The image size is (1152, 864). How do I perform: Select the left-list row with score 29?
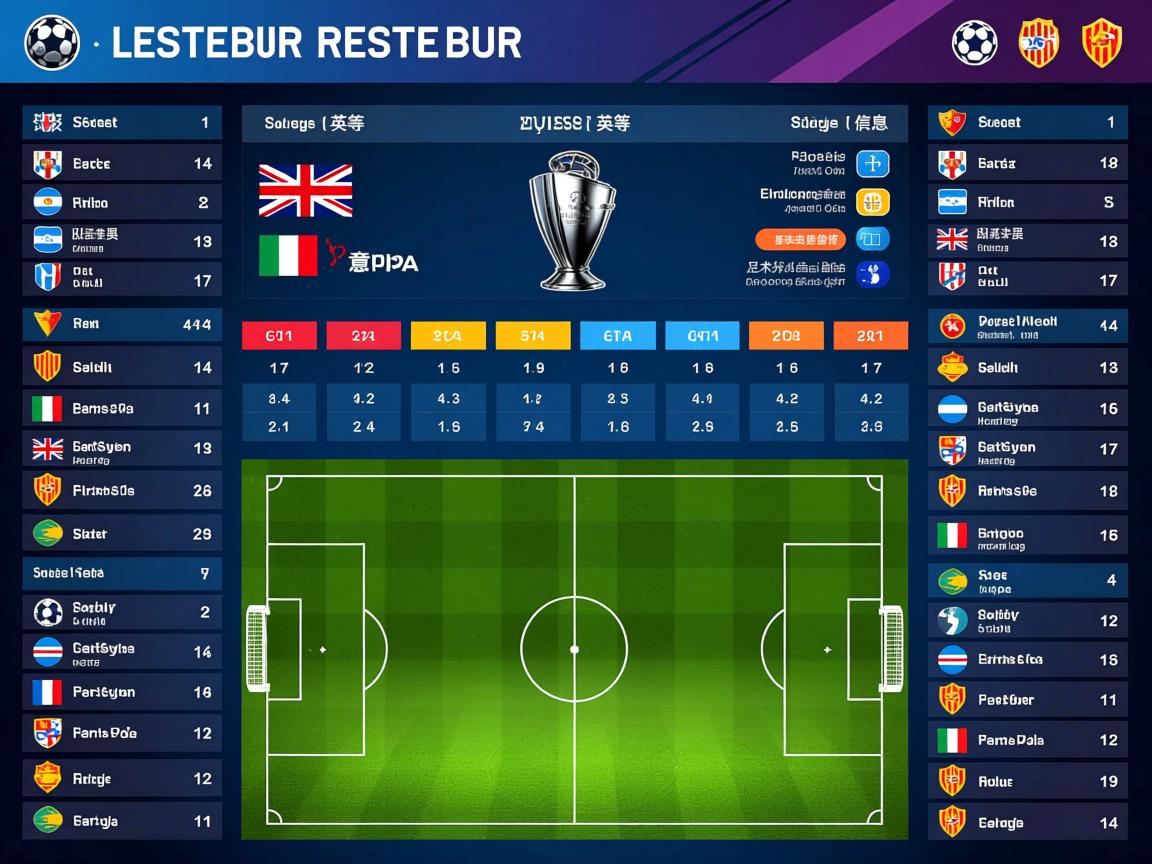pyautogui.click(x=122, y=534)
